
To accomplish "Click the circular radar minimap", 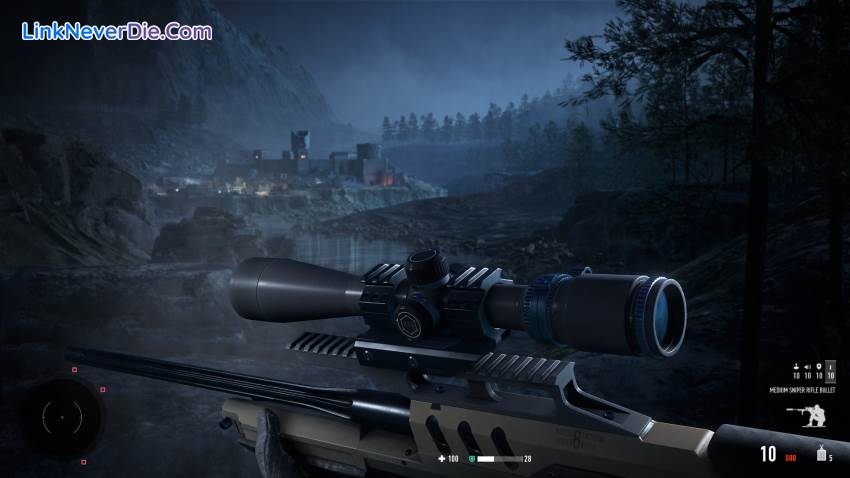I will pos(60,416).
